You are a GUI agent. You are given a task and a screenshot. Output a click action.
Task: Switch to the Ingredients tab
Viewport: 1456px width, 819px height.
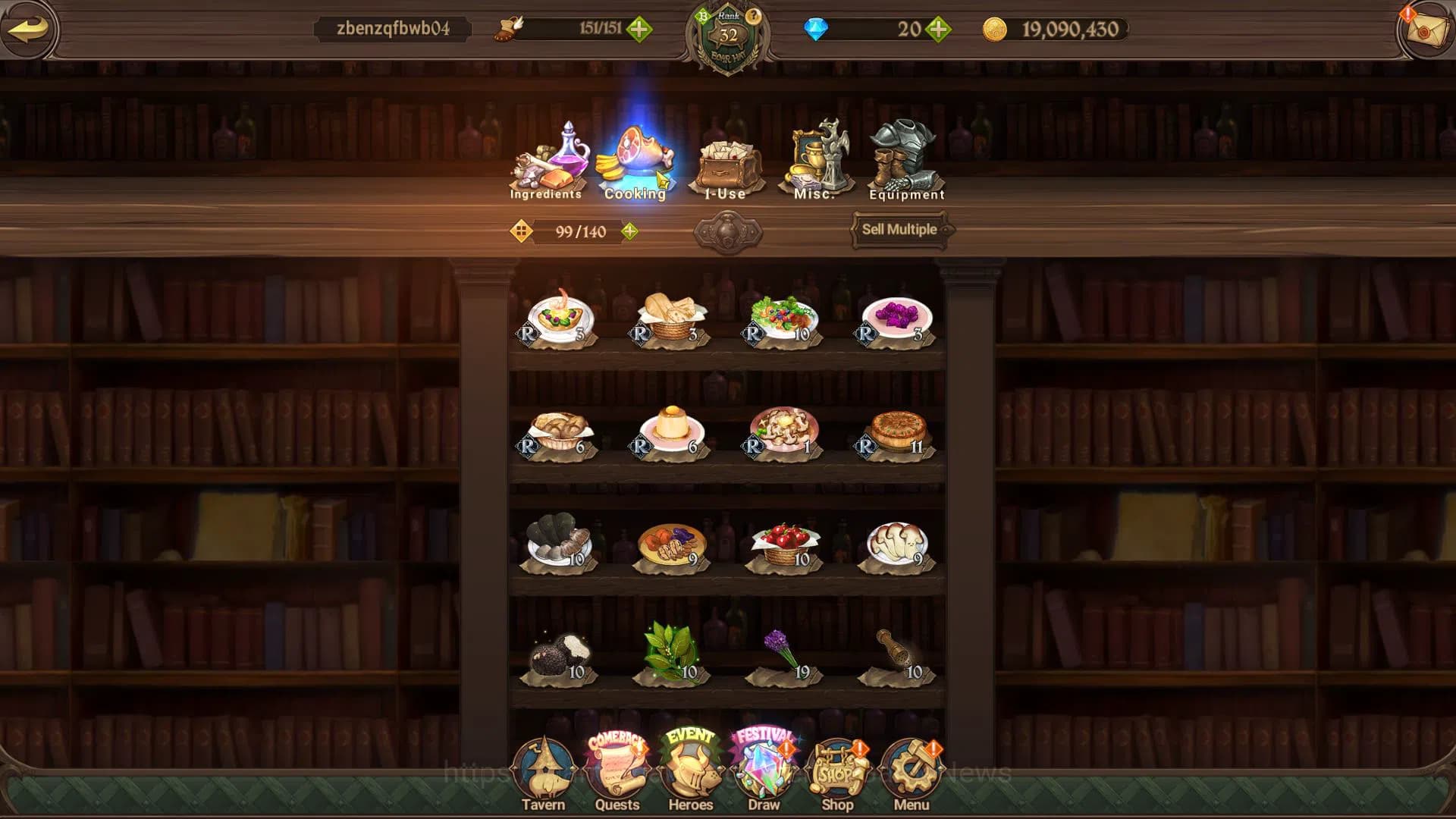(x=546, y=162)
